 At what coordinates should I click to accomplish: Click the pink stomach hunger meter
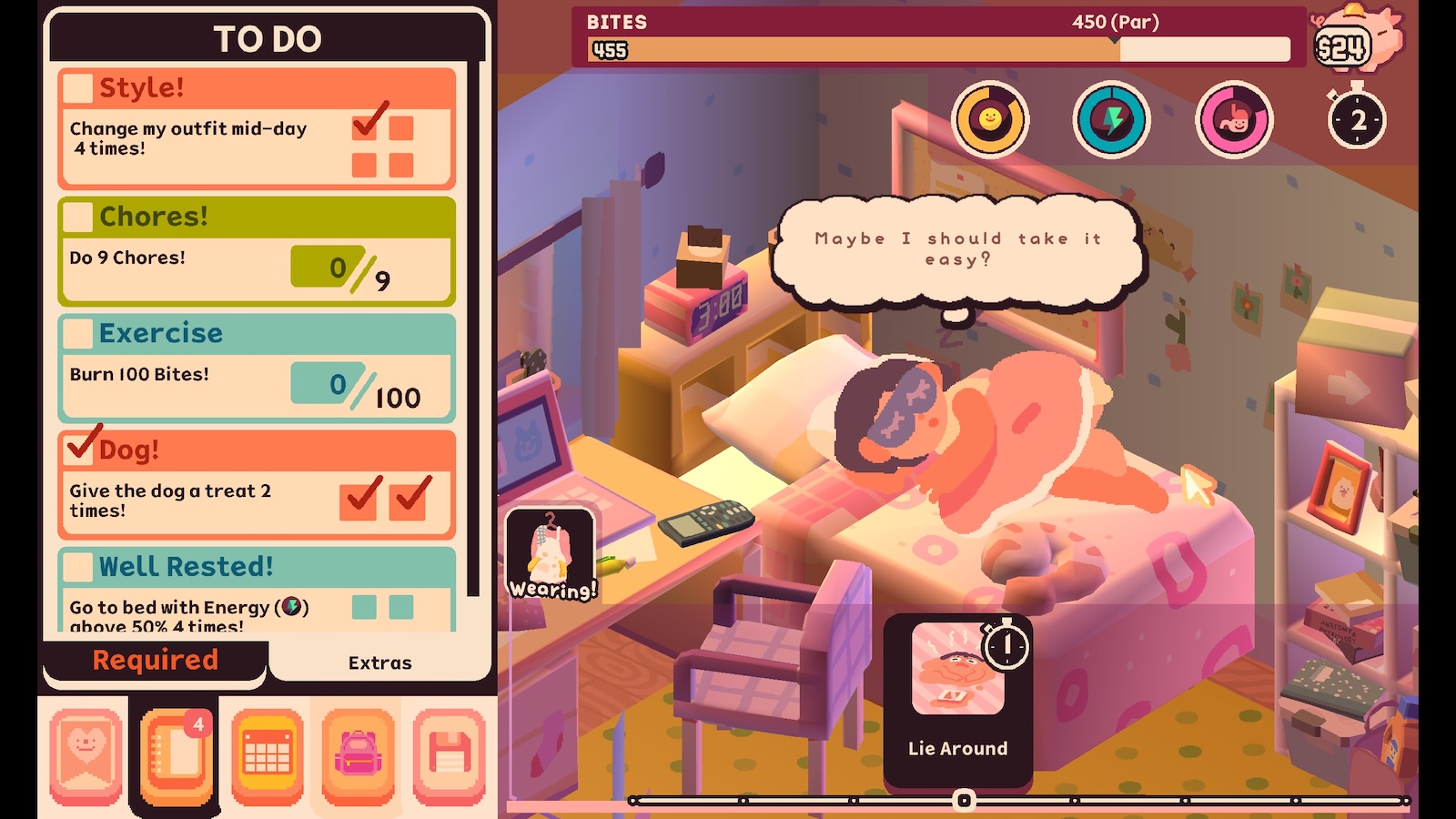[x=1234, y=119]
